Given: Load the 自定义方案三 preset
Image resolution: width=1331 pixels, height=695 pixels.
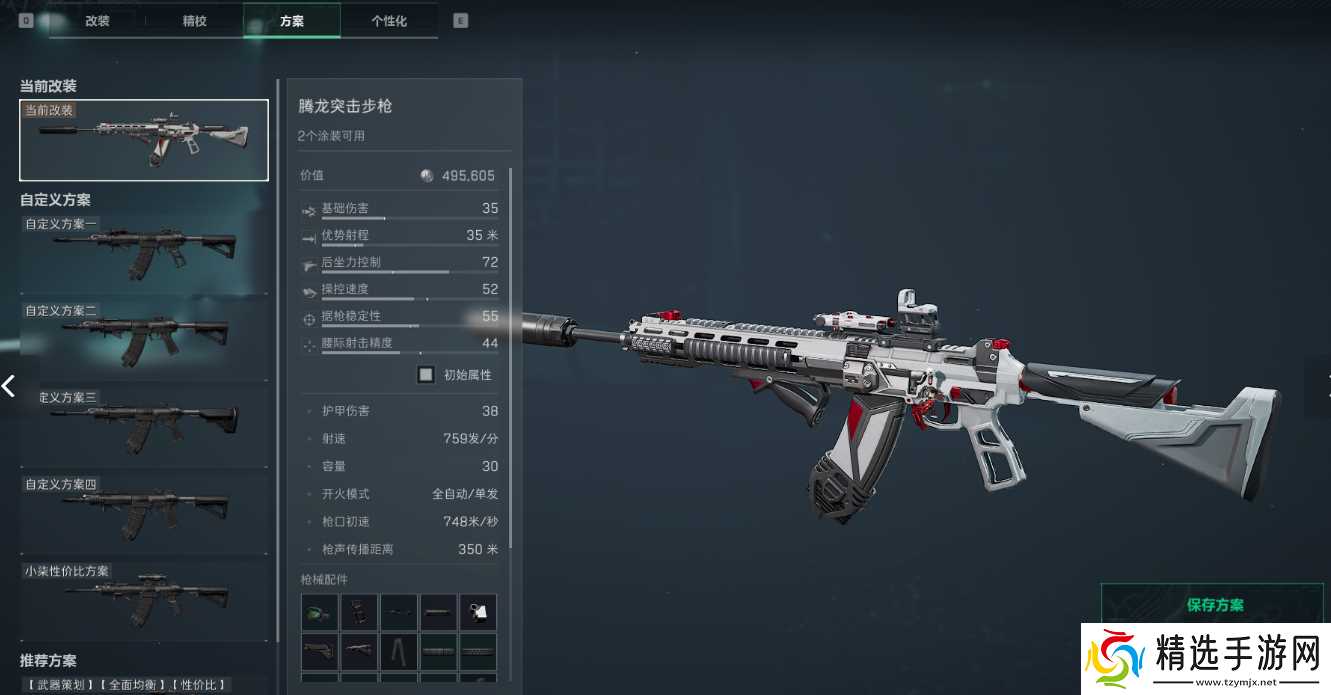Looking at the screenshot, I should pos(144,425).
